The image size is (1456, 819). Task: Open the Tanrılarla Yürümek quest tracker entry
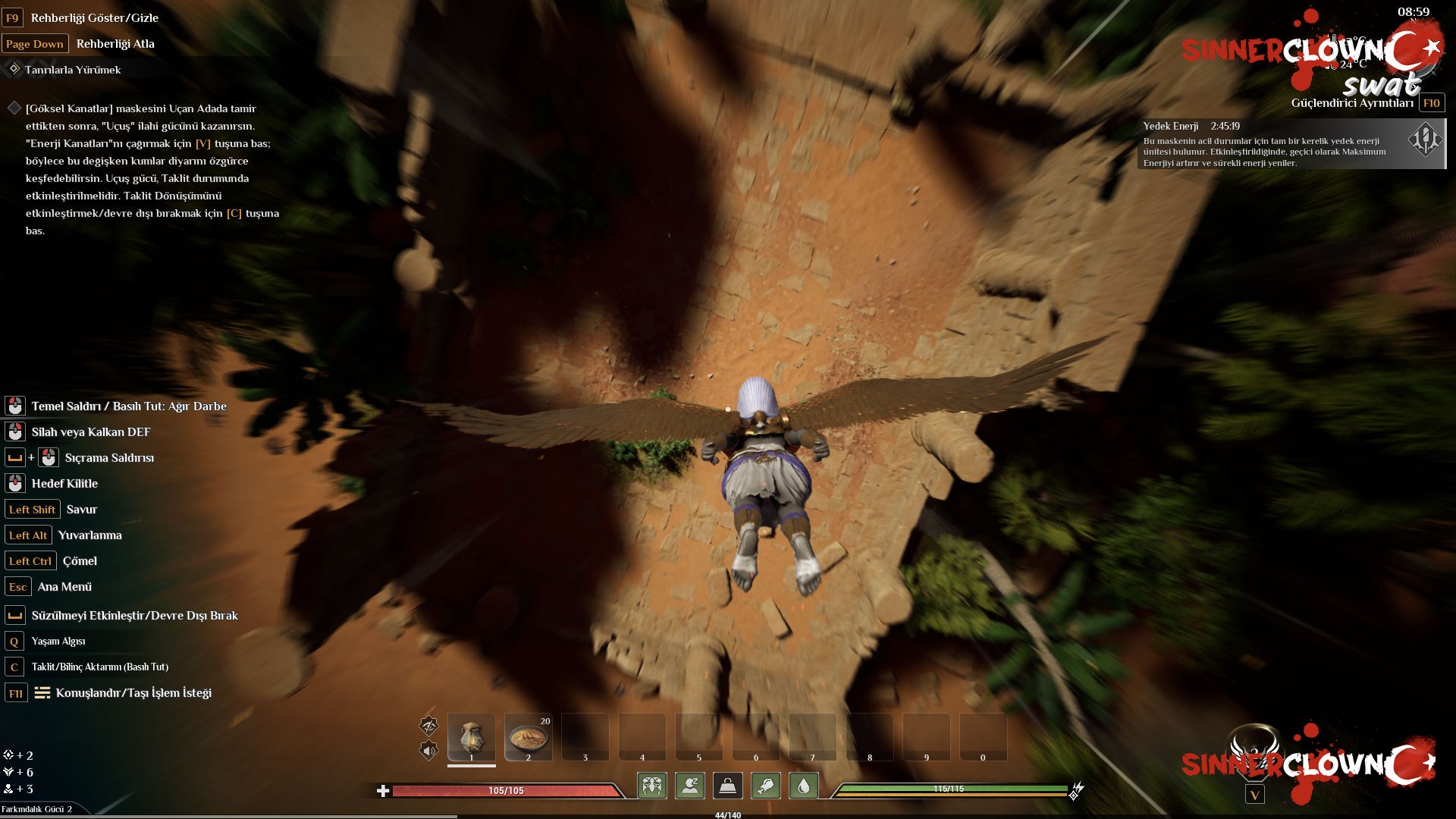73,70
